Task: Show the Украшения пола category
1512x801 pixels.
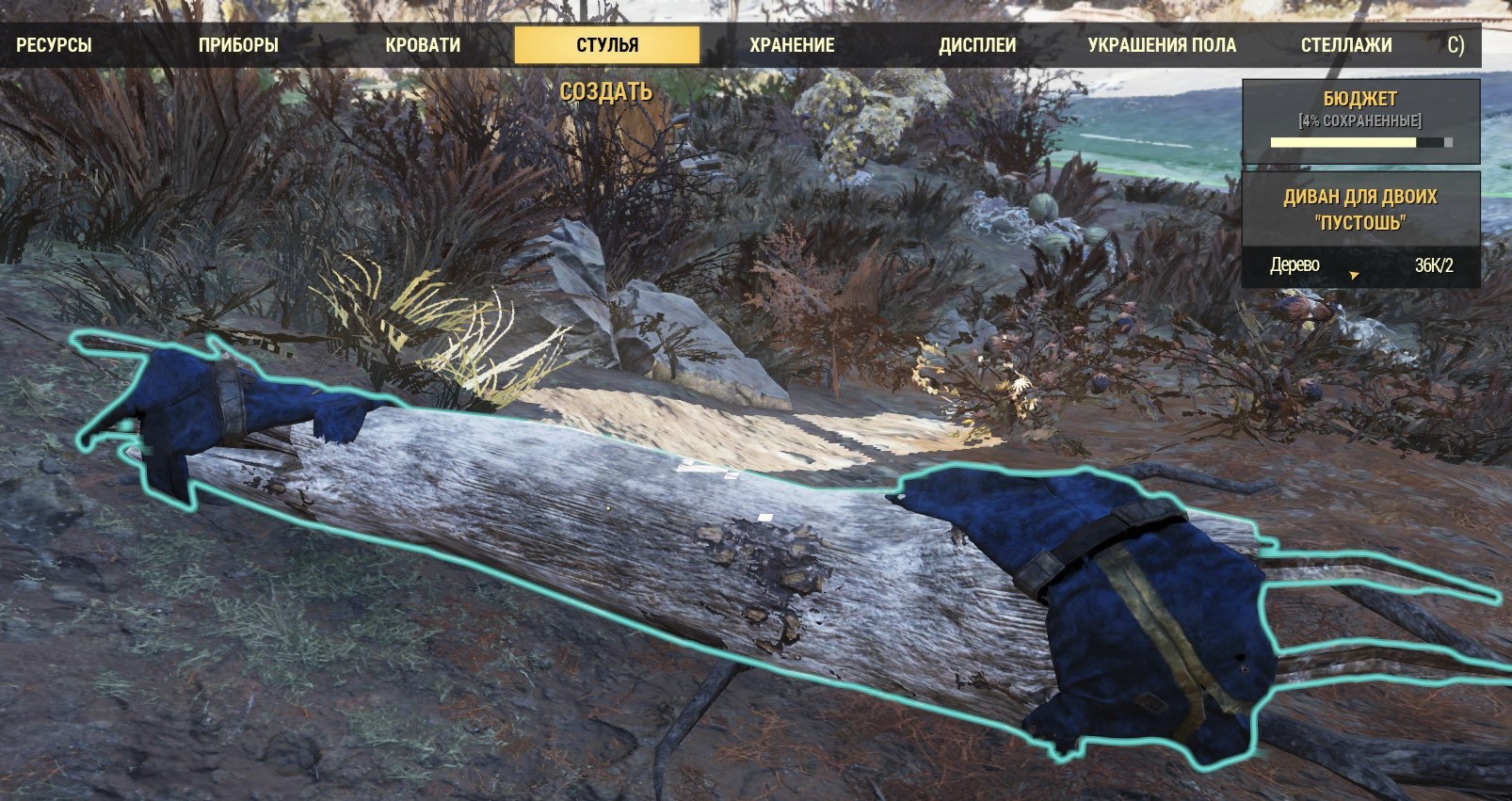Action: tap(1162, 45)
